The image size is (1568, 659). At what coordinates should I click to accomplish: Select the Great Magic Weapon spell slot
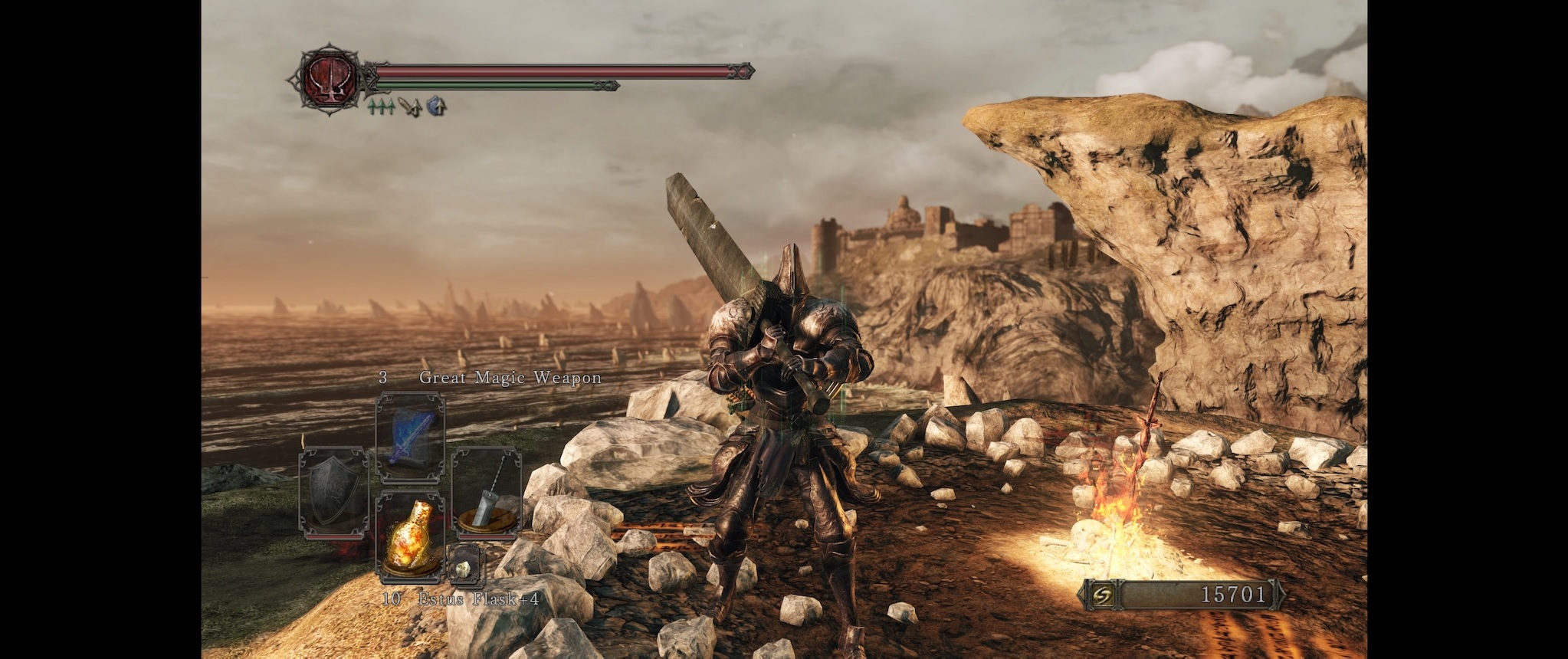pos(410,438)
